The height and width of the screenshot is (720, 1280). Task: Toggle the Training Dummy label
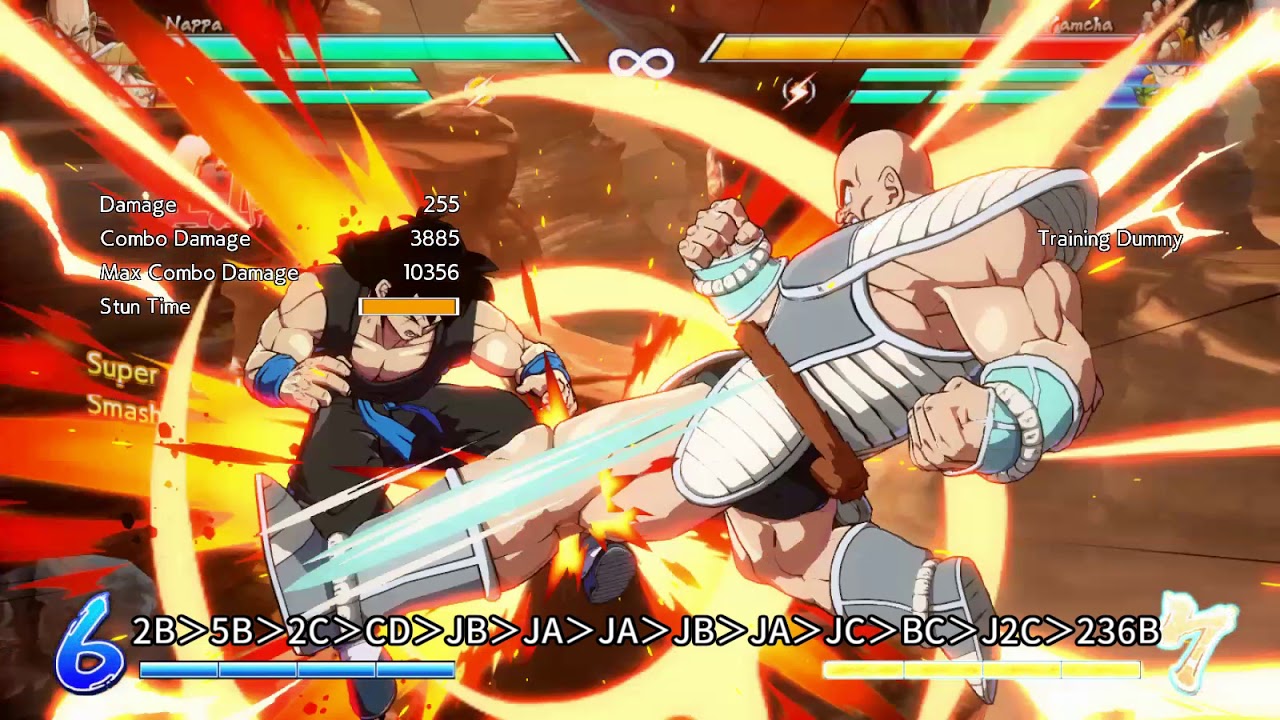(x=1108, y=239)
